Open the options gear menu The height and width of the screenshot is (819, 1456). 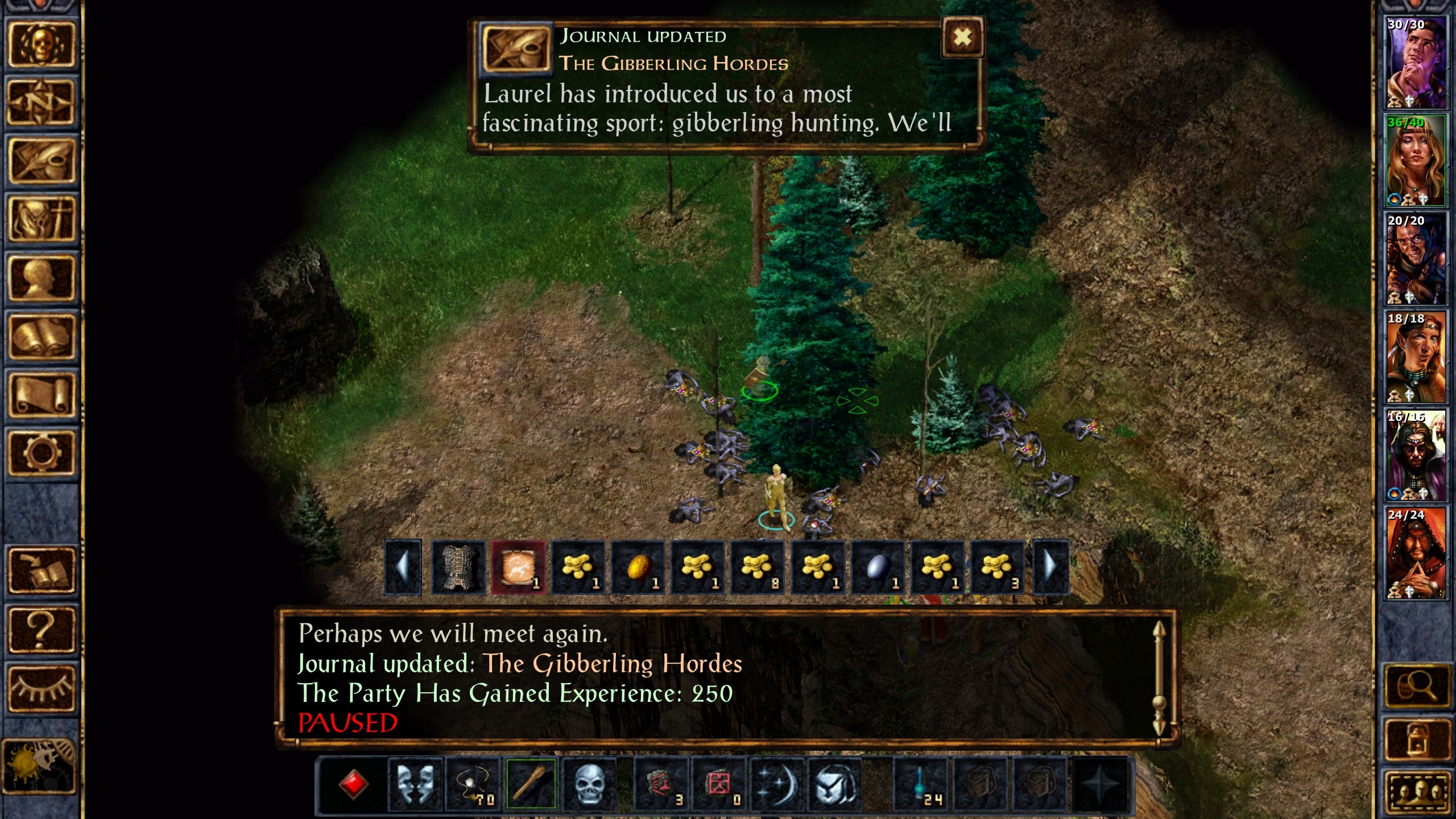coord(41,453)
